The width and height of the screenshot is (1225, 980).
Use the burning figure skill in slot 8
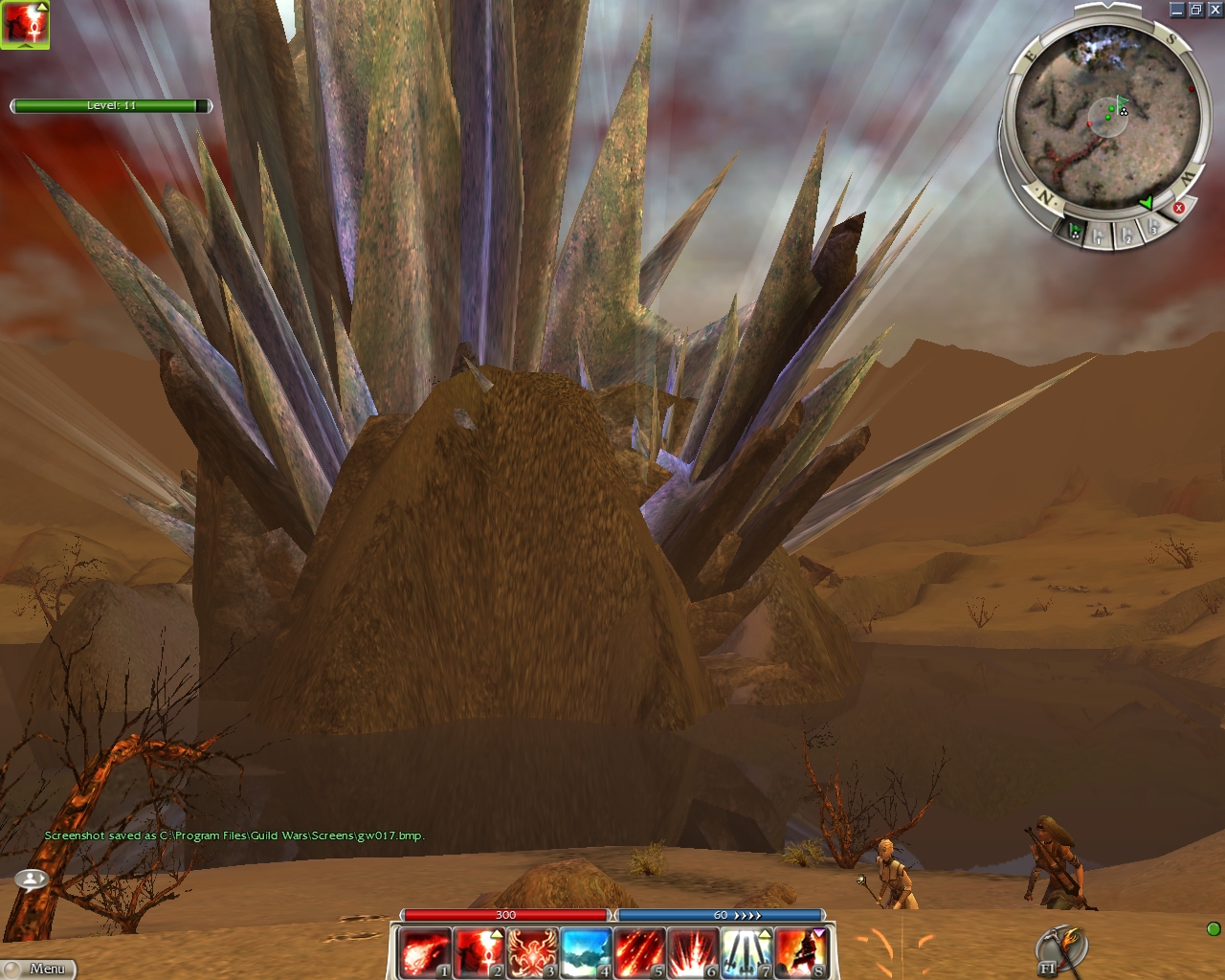pyautogui.click(x=800, y=953)
